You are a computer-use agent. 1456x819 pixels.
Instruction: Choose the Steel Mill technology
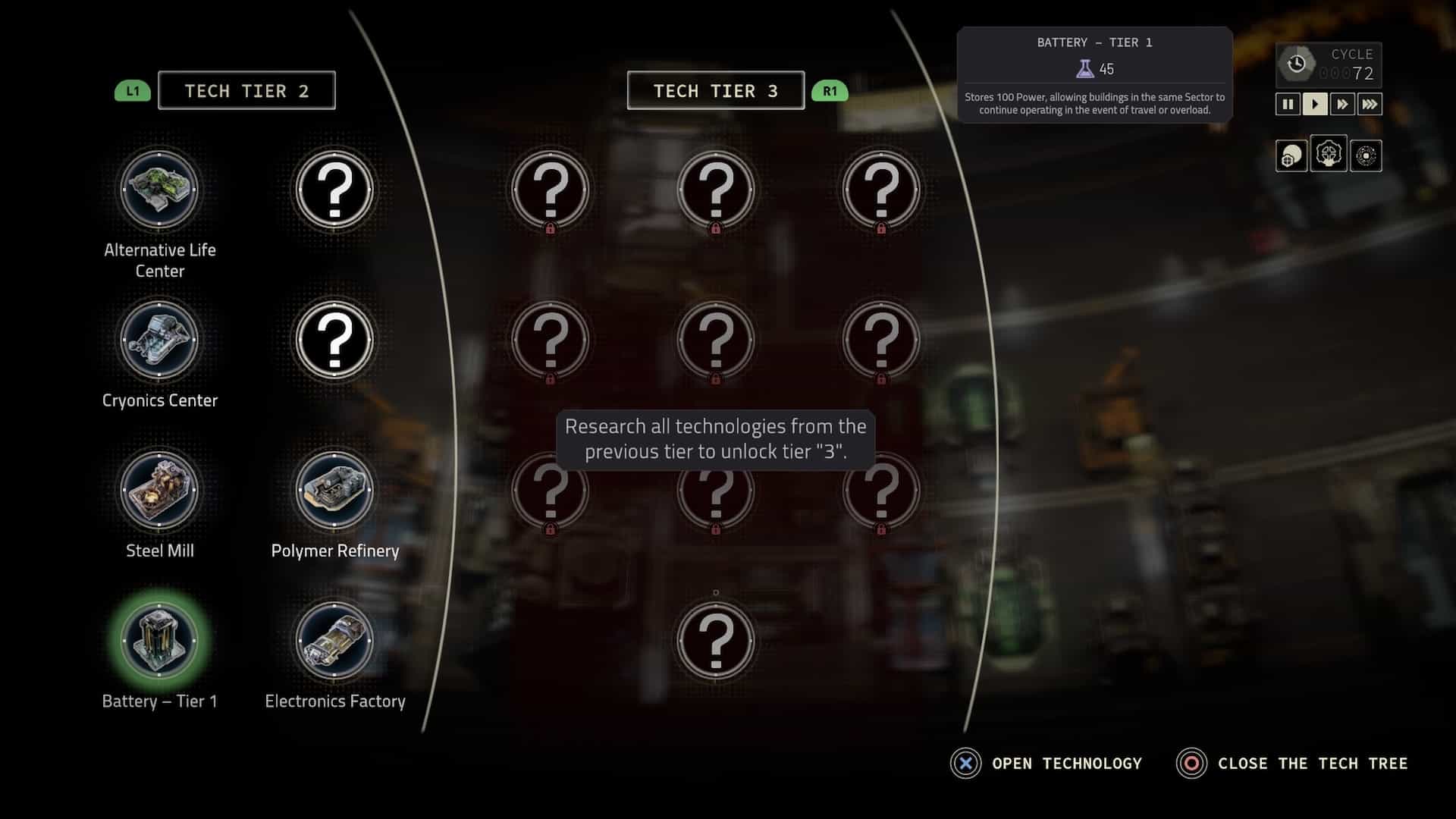(x=159, y=491)
